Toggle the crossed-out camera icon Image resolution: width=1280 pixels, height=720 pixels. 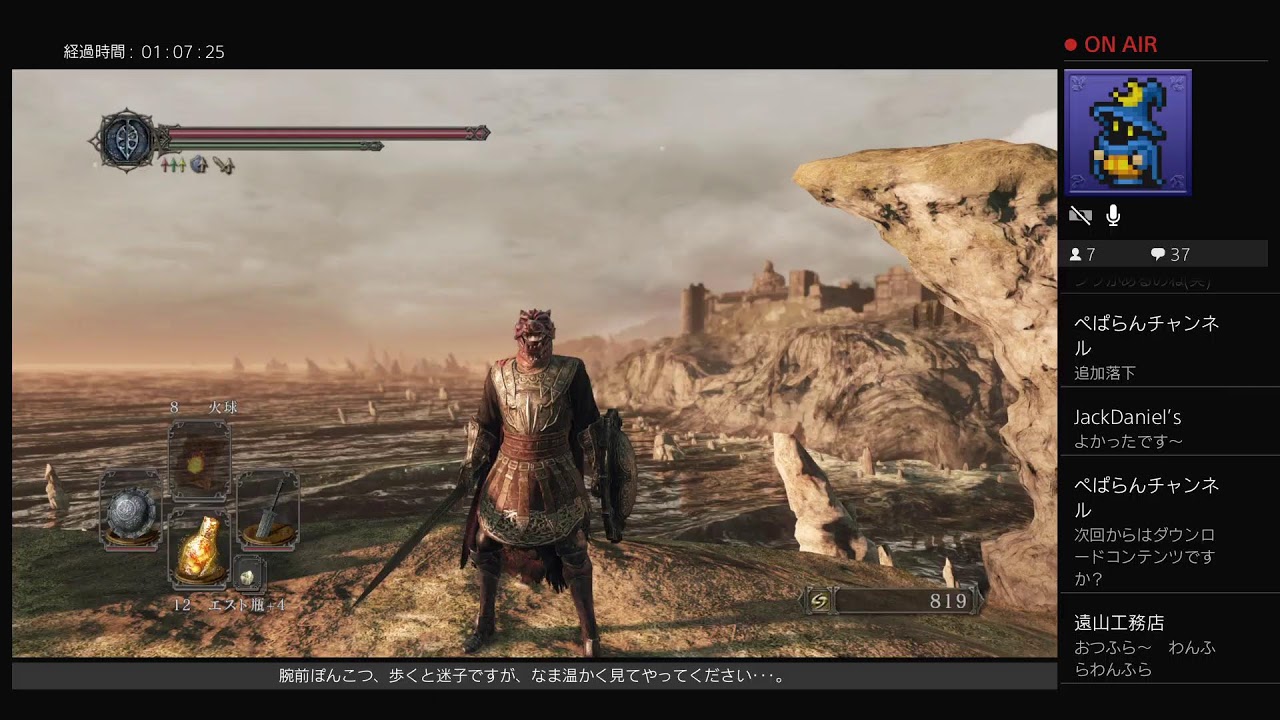pos(1080,215)
